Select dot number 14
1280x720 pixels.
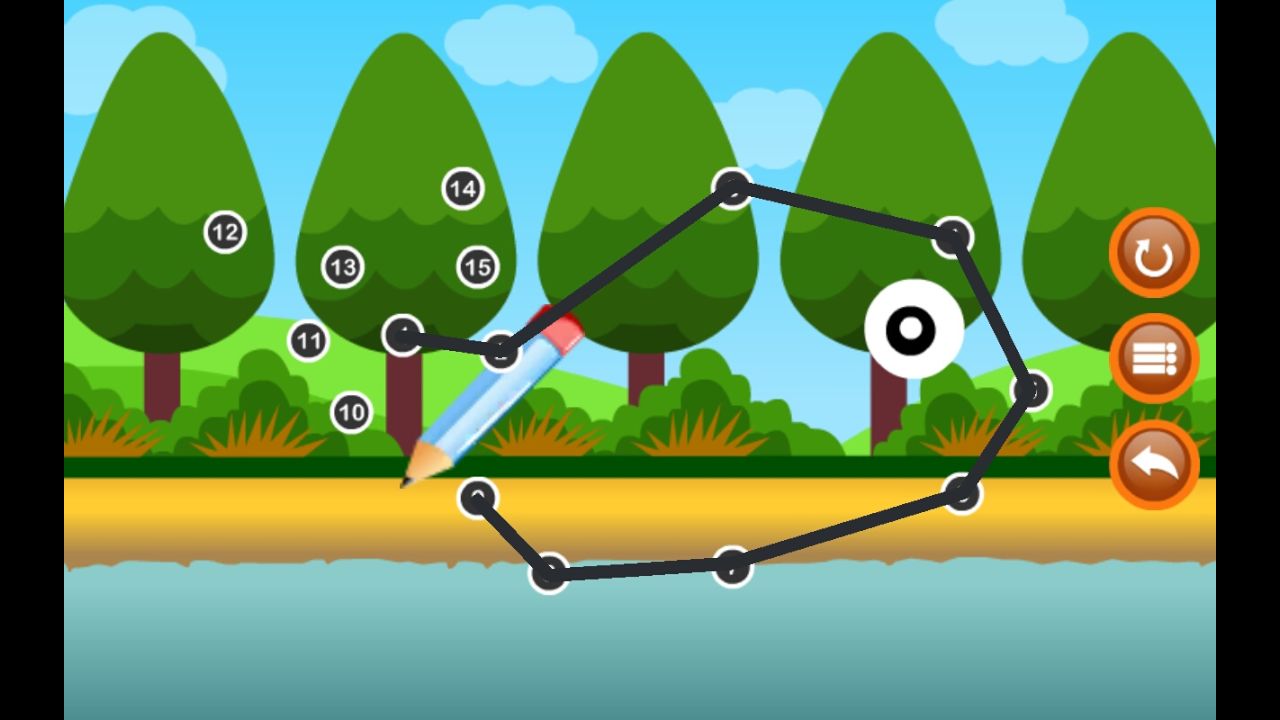tap(462, 188)
